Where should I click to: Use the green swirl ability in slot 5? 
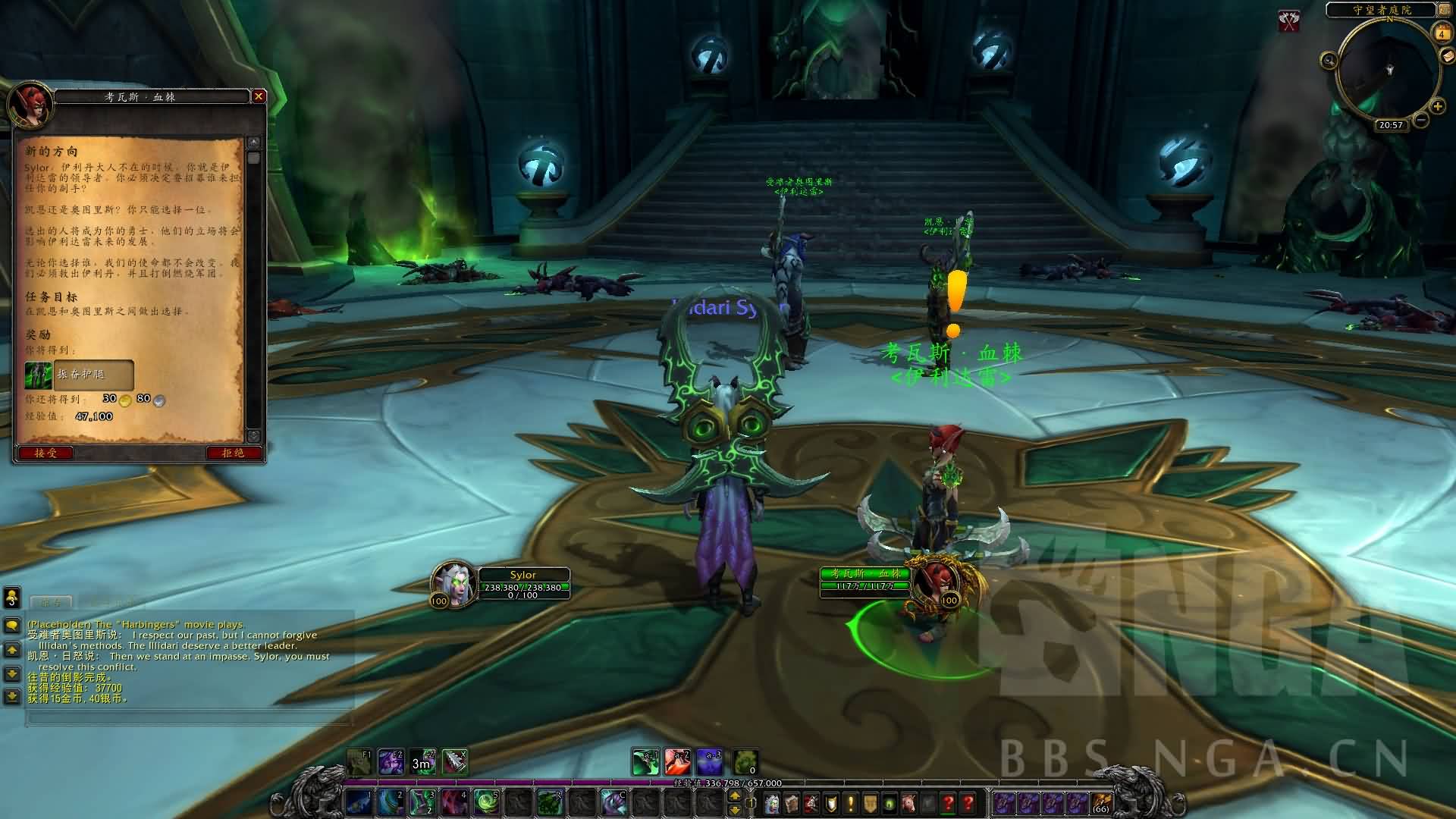tap(485, 802)
